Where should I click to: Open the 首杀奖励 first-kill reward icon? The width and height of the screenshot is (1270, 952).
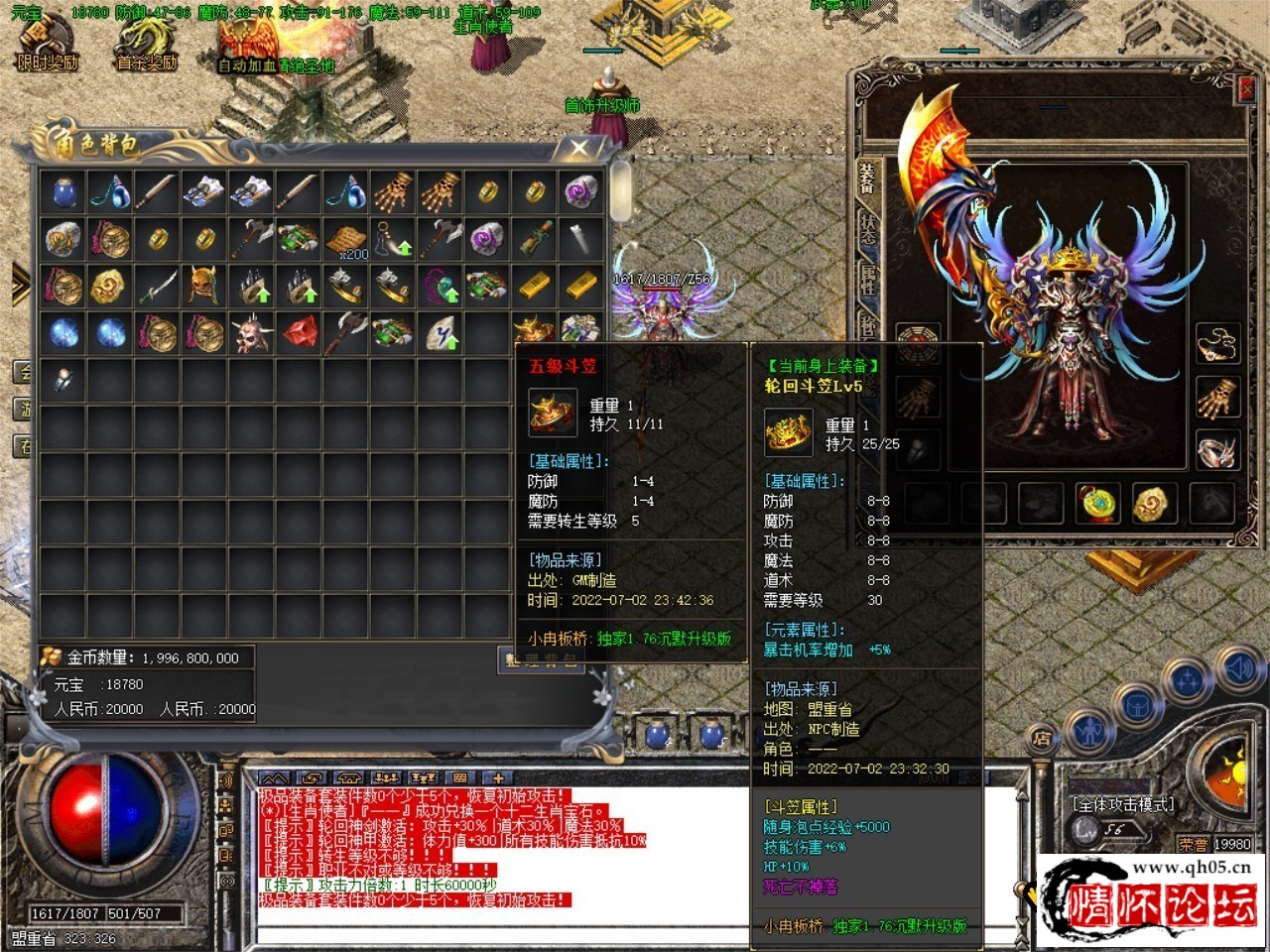click(x=146, y=44)
